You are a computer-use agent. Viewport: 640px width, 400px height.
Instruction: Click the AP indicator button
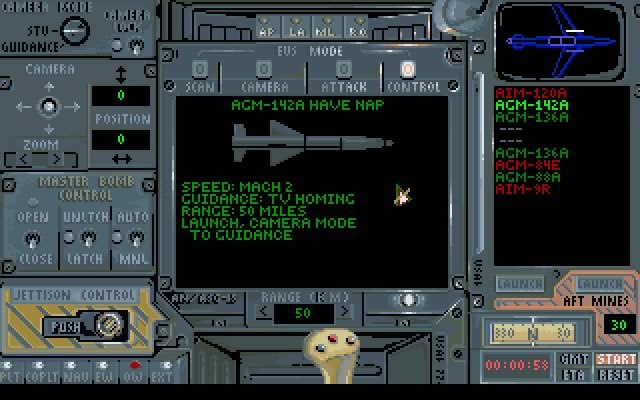coord(266,26)
